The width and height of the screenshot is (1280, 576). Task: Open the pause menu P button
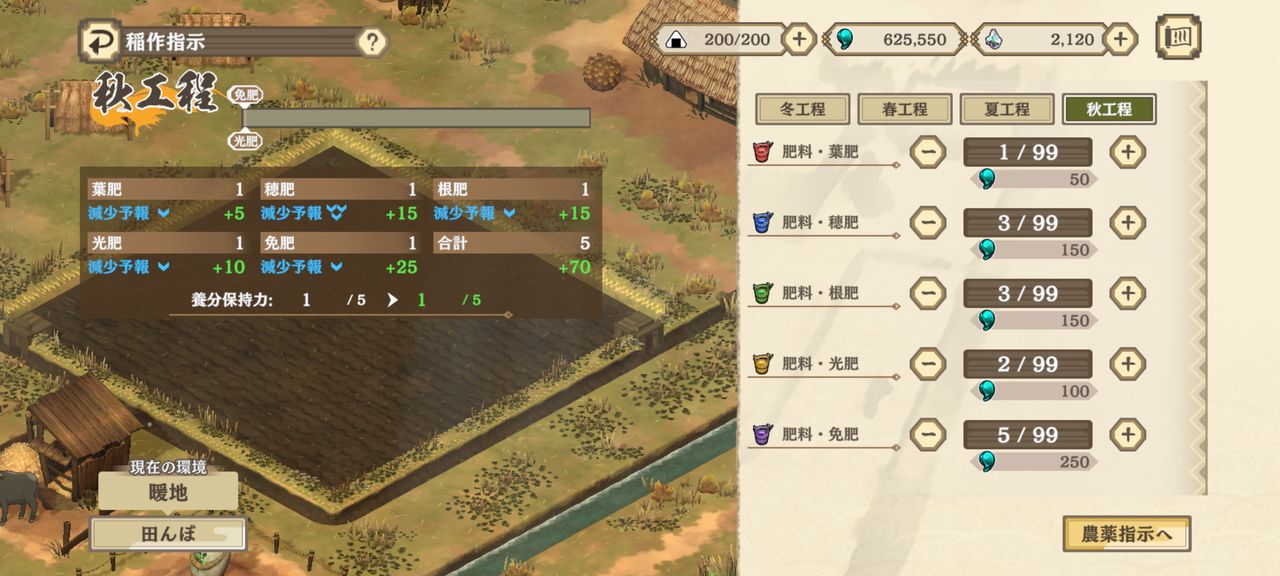[x=99, y=41]
